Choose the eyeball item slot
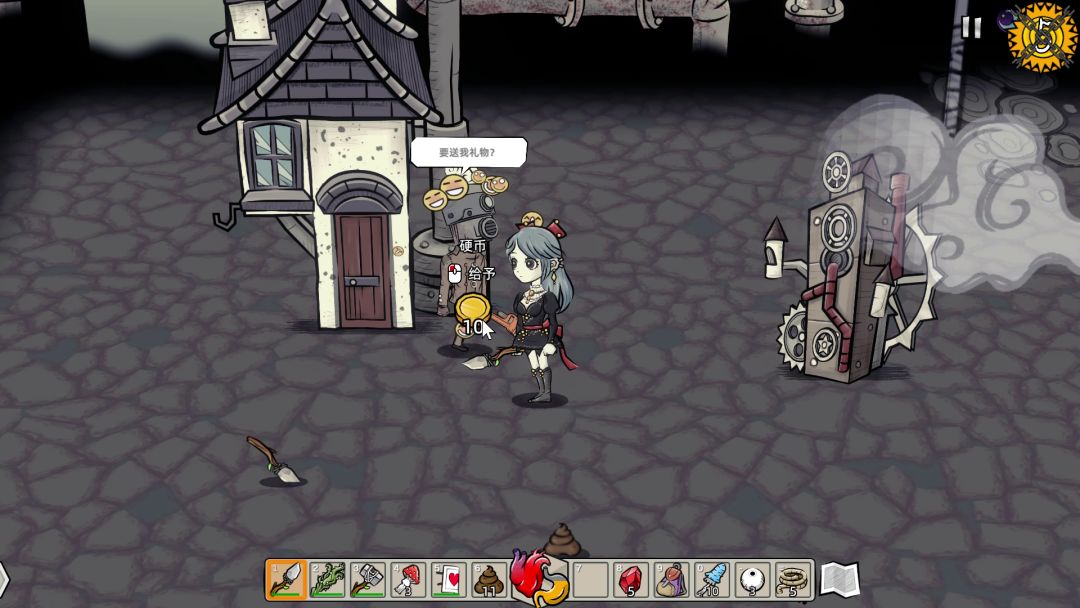This screenshot has width=1080, height=608. [752, 579]
